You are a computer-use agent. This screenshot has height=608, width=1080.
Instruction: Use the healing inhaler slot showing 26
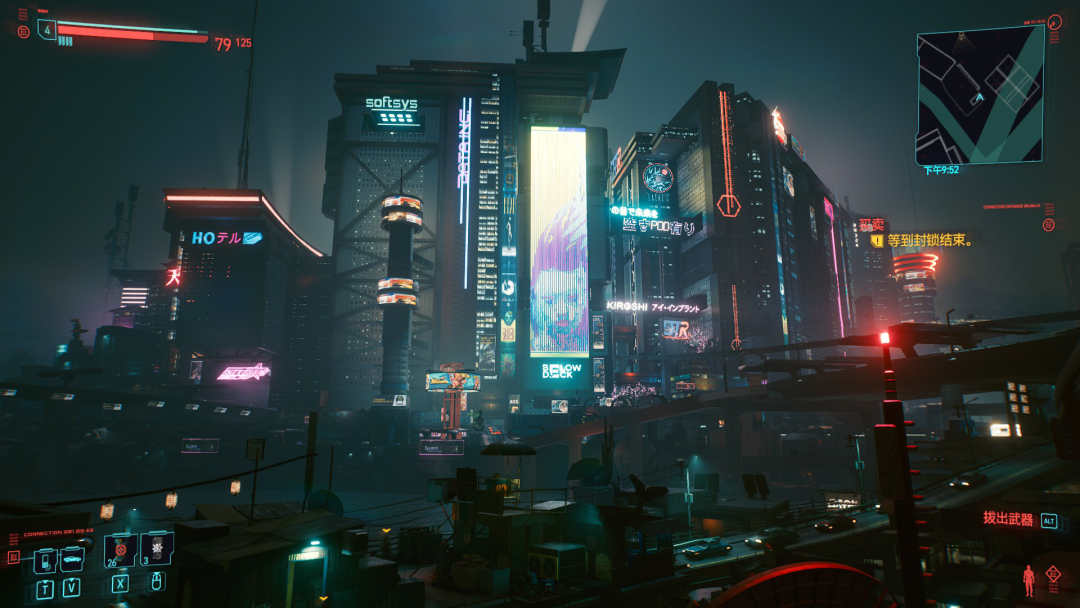tap(120, 550)
